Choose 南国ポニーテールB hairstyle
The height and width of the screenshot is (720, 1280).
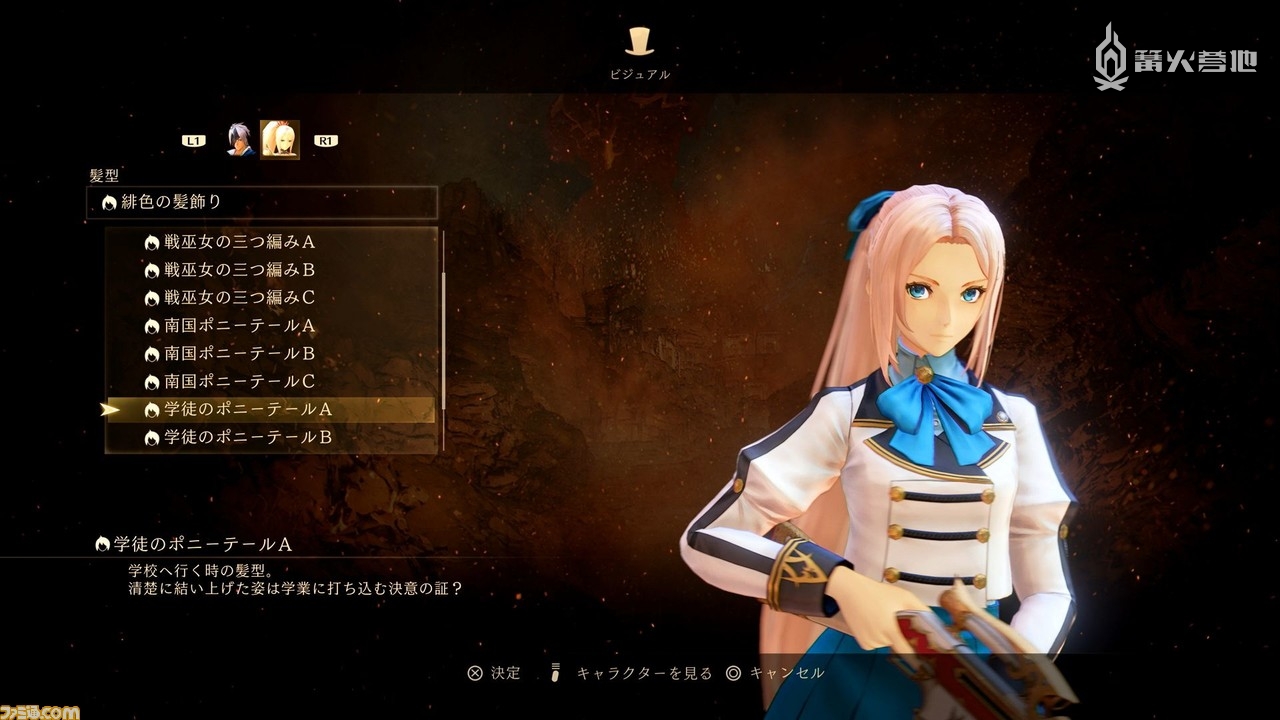point(240,354)
